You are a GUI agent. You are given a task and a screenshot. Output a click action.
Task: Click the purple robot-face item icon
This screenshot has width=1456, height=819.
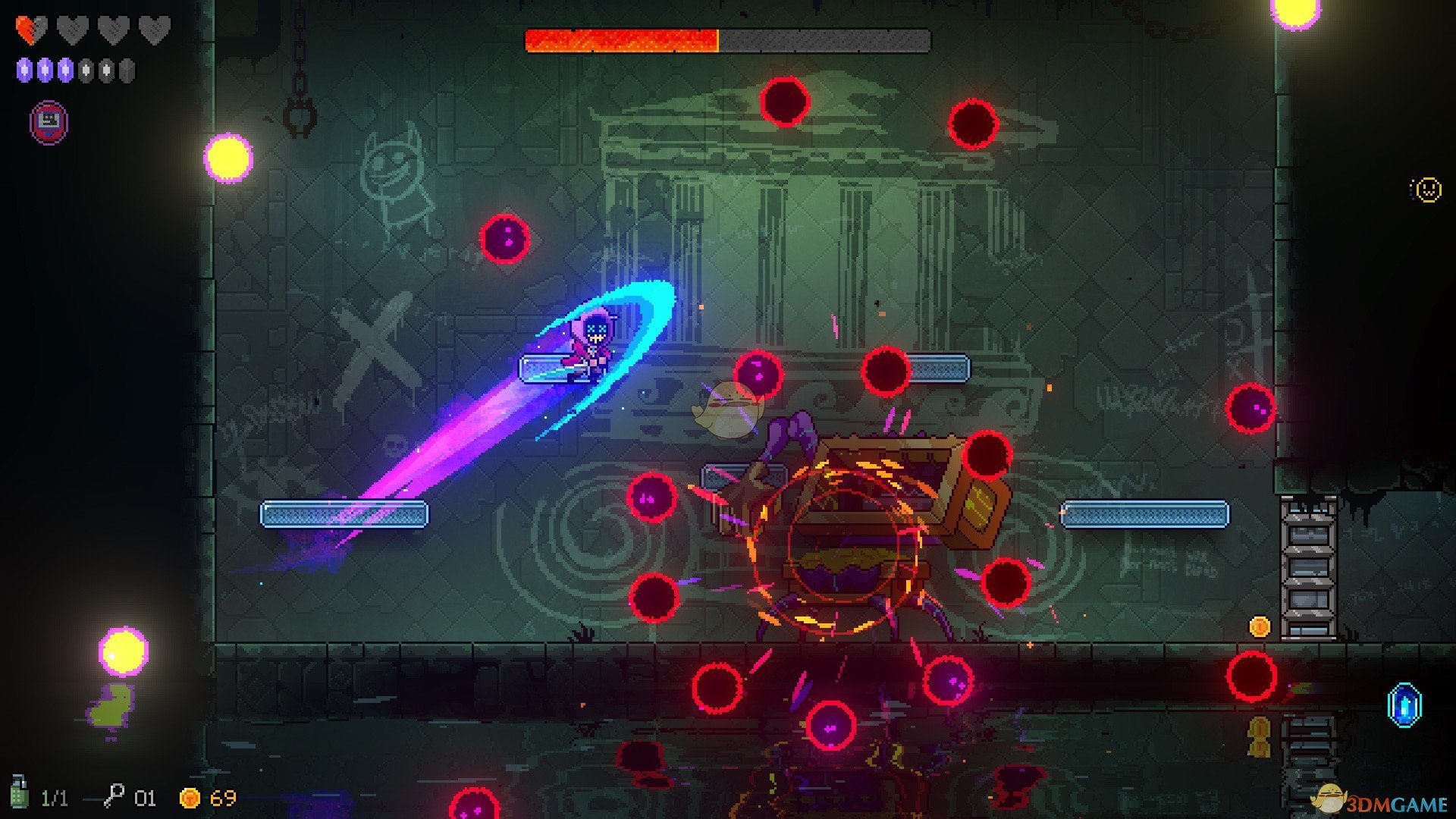coord(49,121)
